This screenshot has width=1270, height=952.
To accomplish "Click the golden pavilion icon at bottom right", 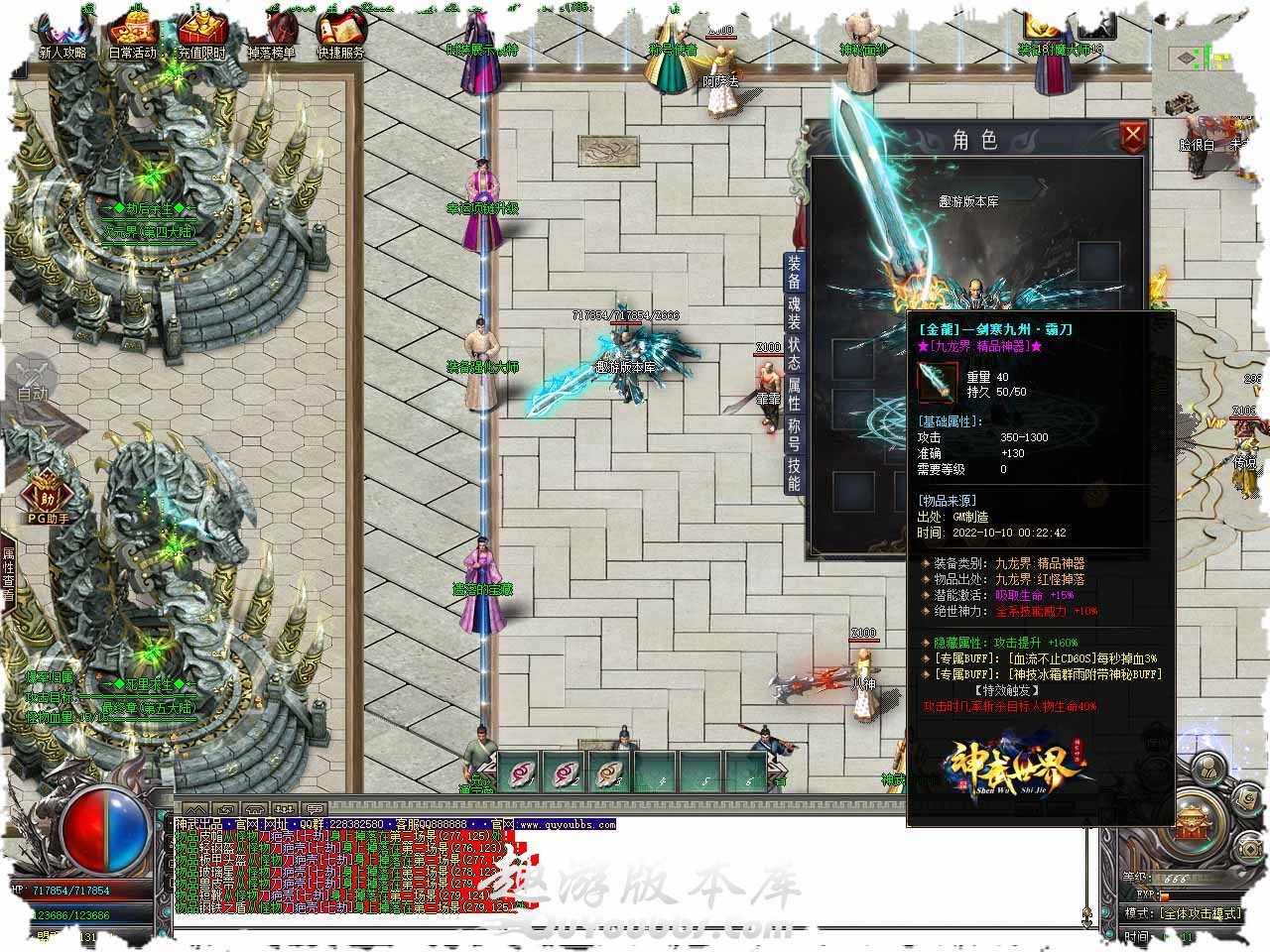I will click(1192, 822).
